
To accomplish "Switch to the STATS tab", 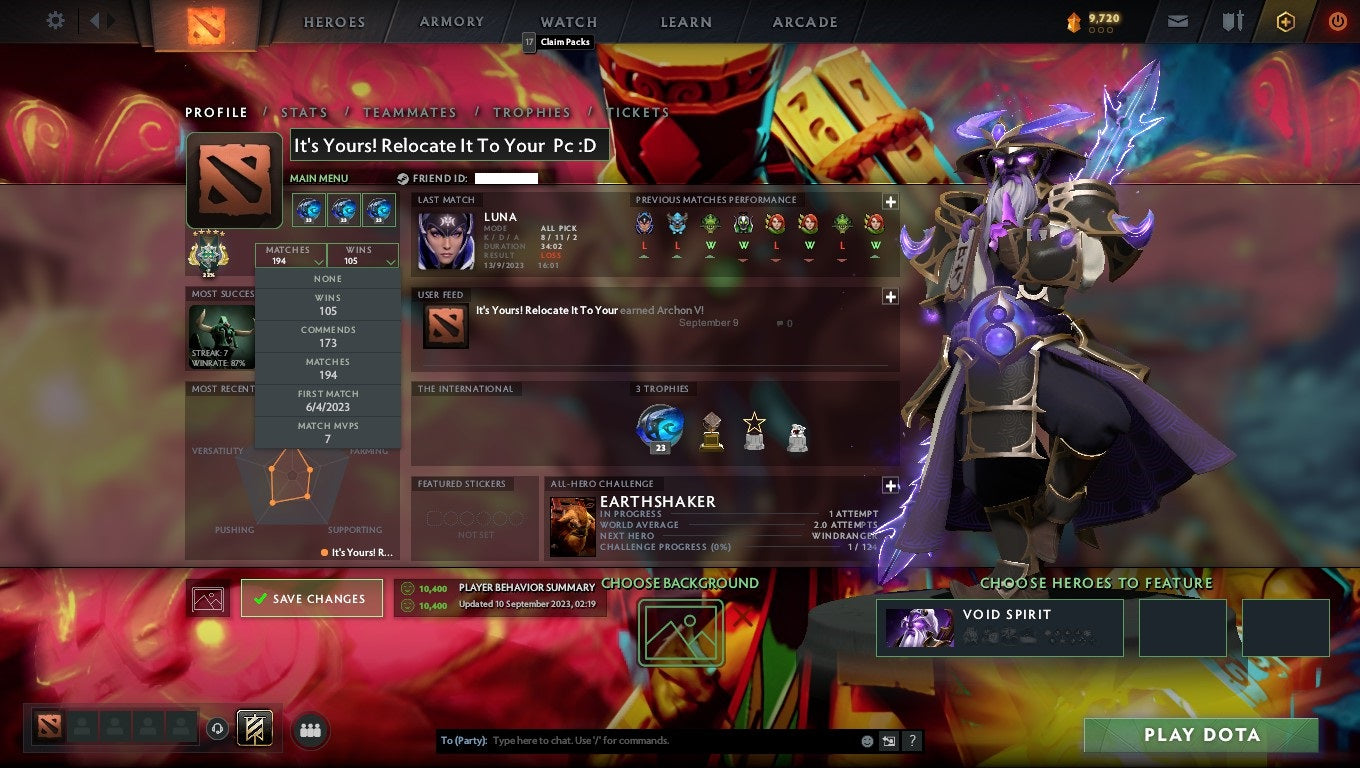I will (304, 112).
